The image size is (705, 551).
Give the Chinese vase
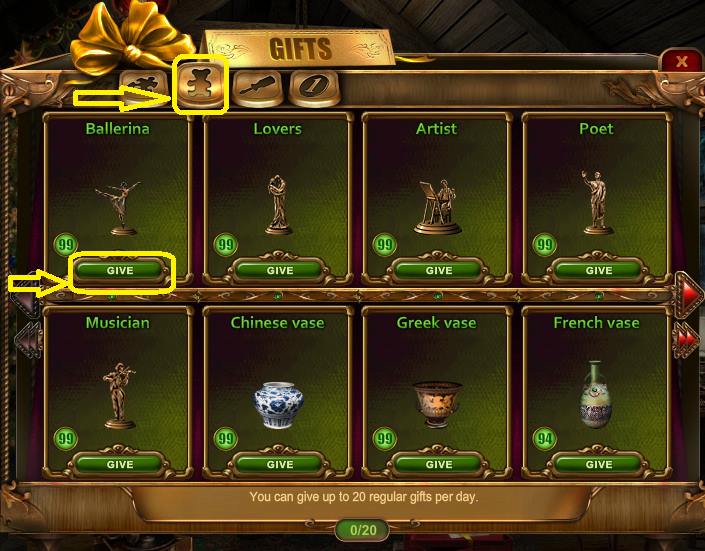280,464
